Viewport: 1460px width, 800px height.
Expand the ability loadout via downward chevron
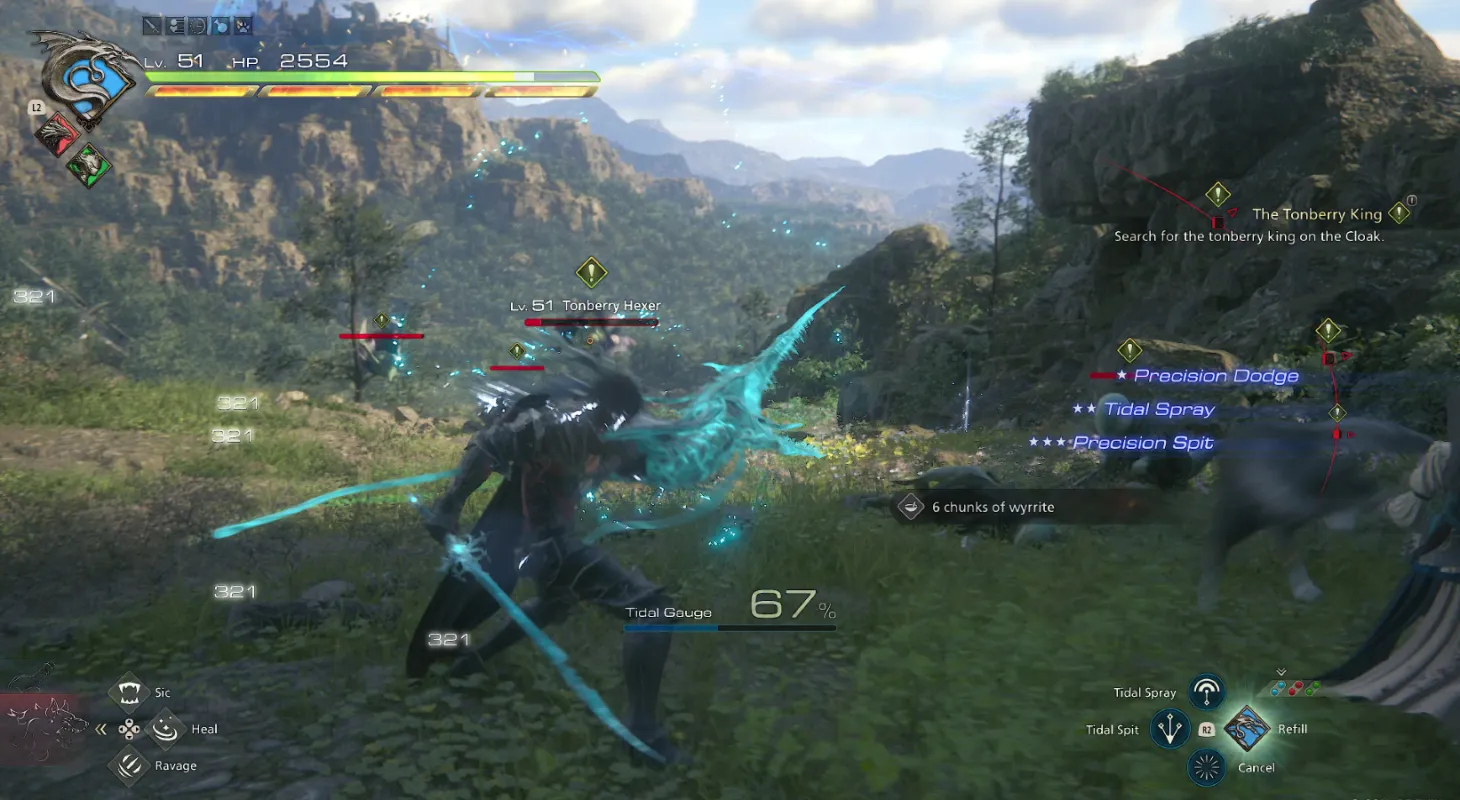(x=1280, y=671)
